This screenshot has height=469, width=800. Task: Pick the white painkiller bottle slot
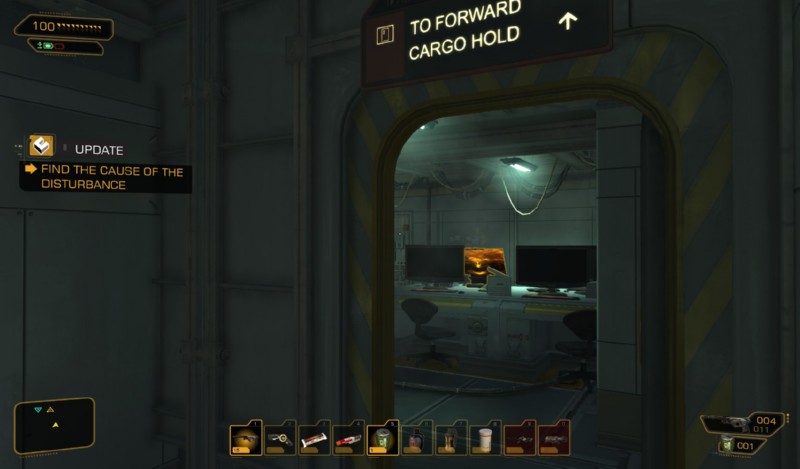pos(485,439)
